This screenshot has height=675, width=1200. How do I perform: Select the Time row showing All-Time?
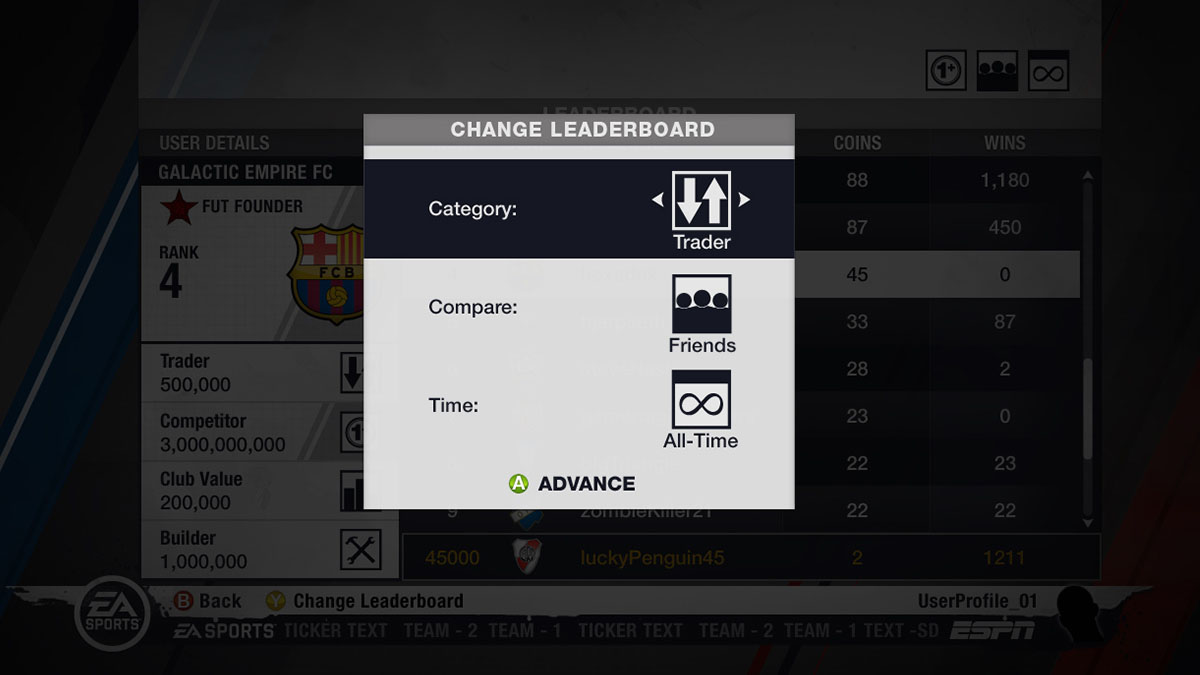tap(578, 405)
